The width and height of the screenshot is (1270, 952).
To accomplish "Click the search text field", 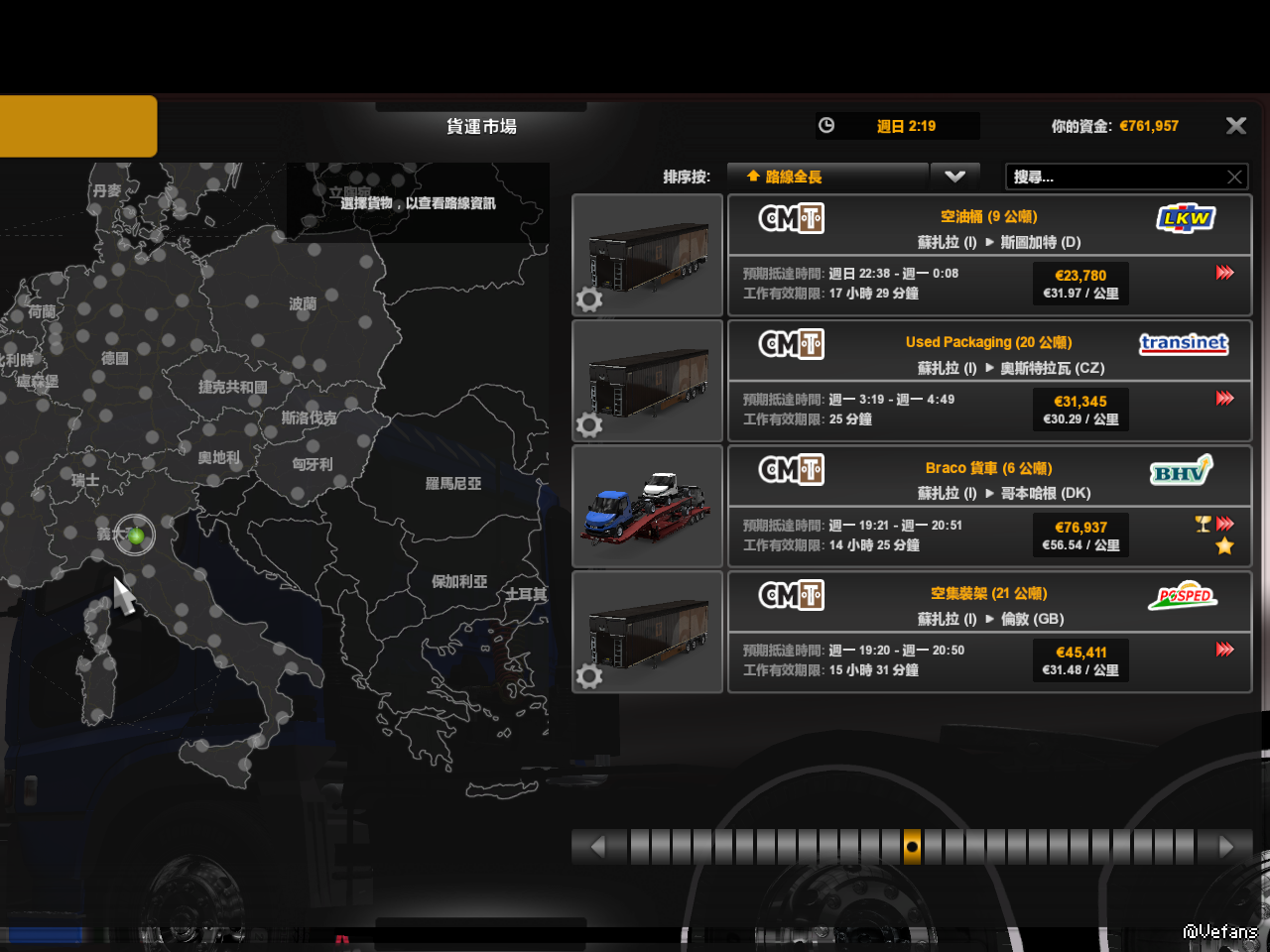I will pyautogui.click(x=1114, y=177).
